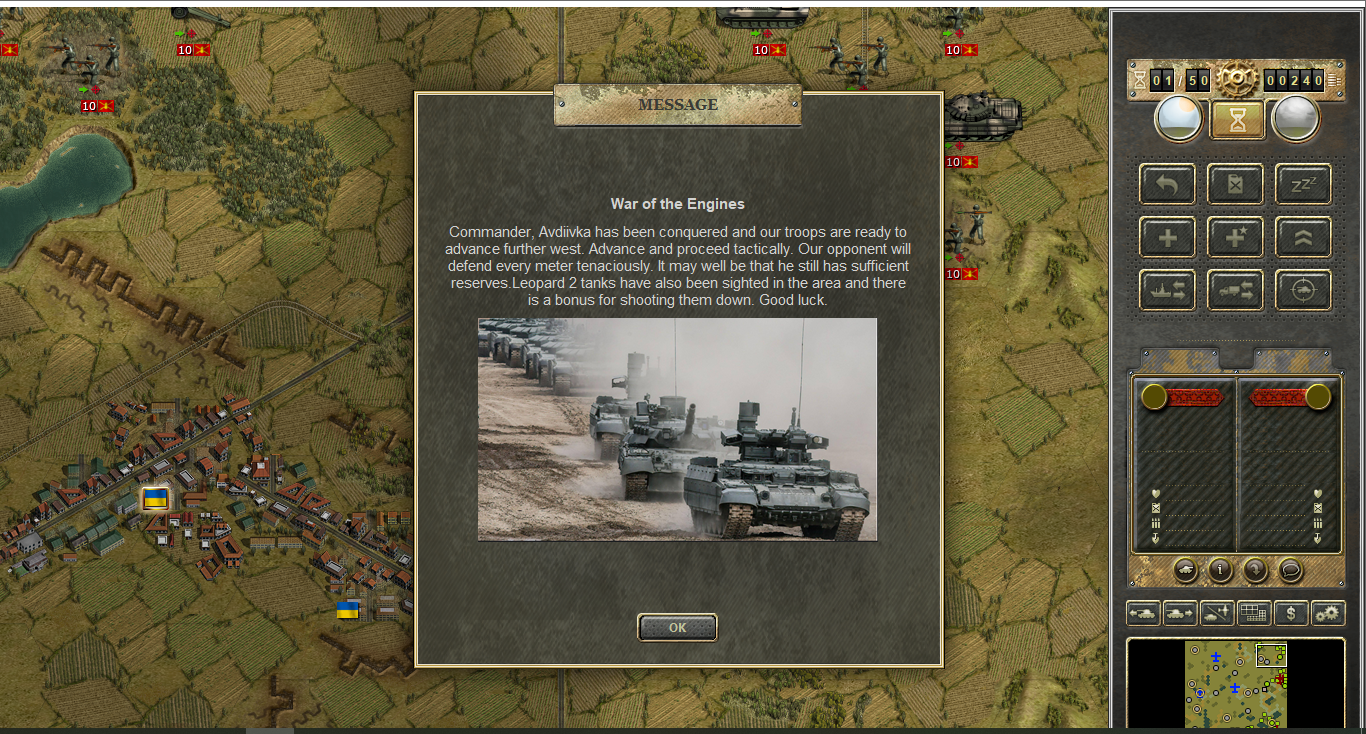Click the fuel canister resupply button
The width and height of the screenshot is (1366, 734).
[x=1235, y=184]
